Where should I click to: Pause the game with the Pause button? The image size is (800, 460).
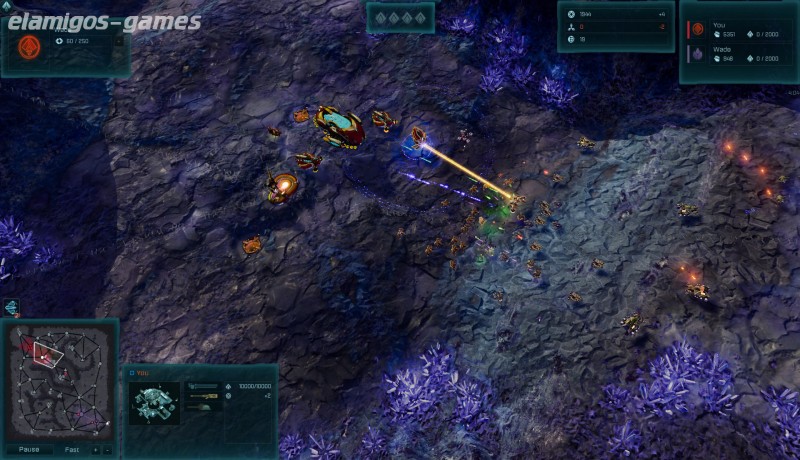pyautogui.click(x=28, y=449)
